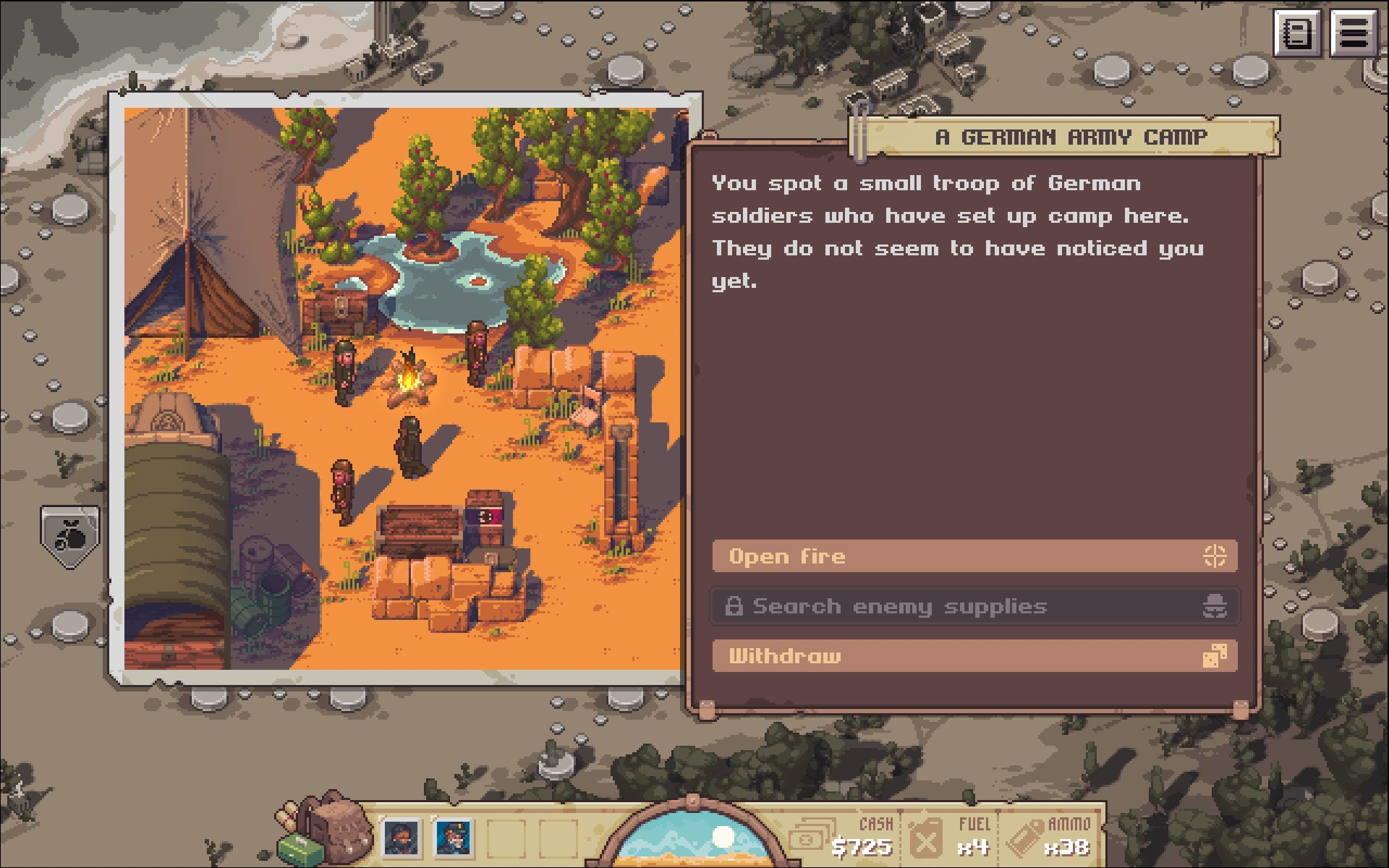Select the bearded crew member portrait
The image size is (1389, 868).
(401, 838)
